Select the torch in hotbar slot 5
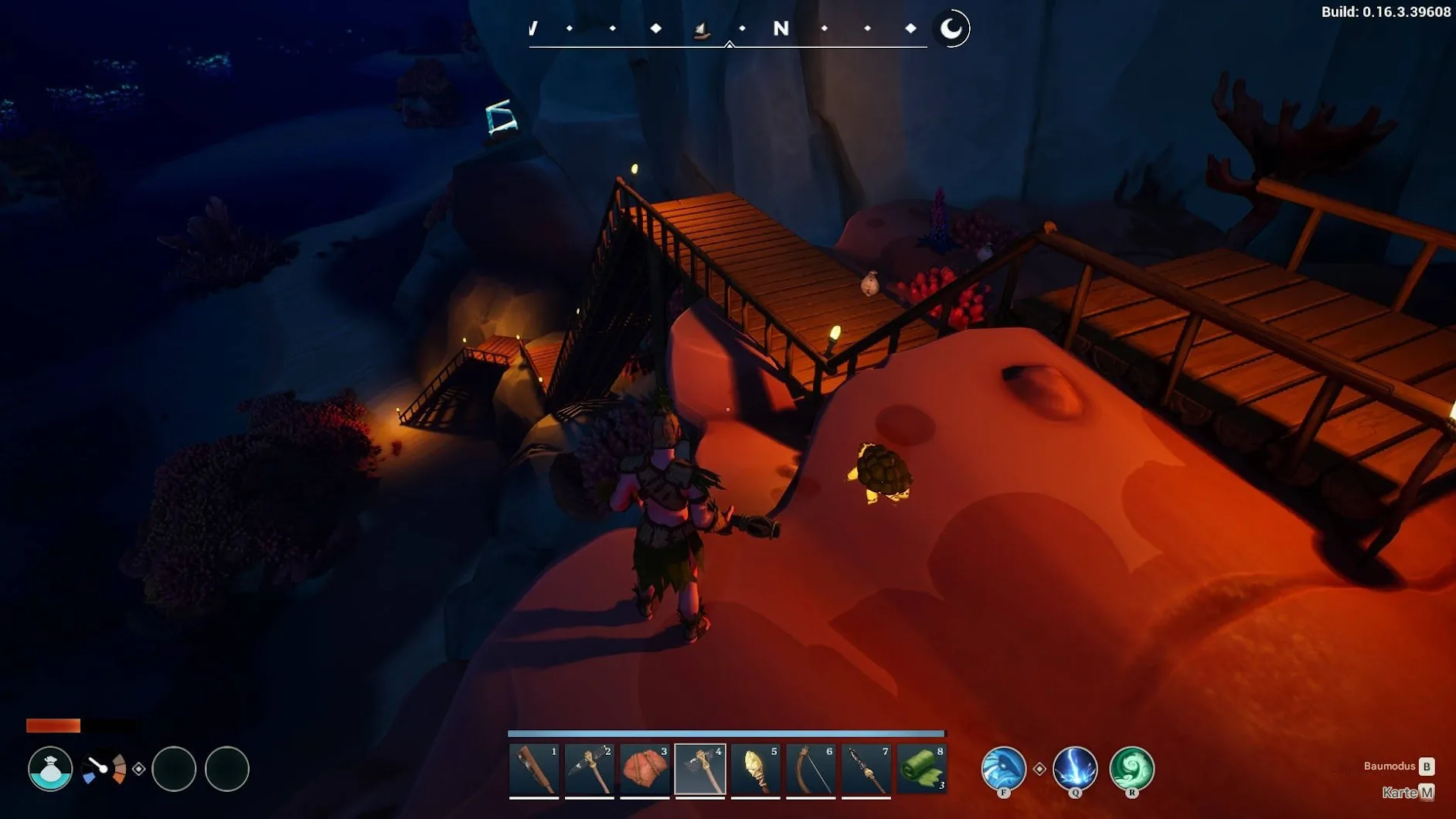The width and height of the screenshot is (1456, 819). pyautogui.click(x=756, y=770)
